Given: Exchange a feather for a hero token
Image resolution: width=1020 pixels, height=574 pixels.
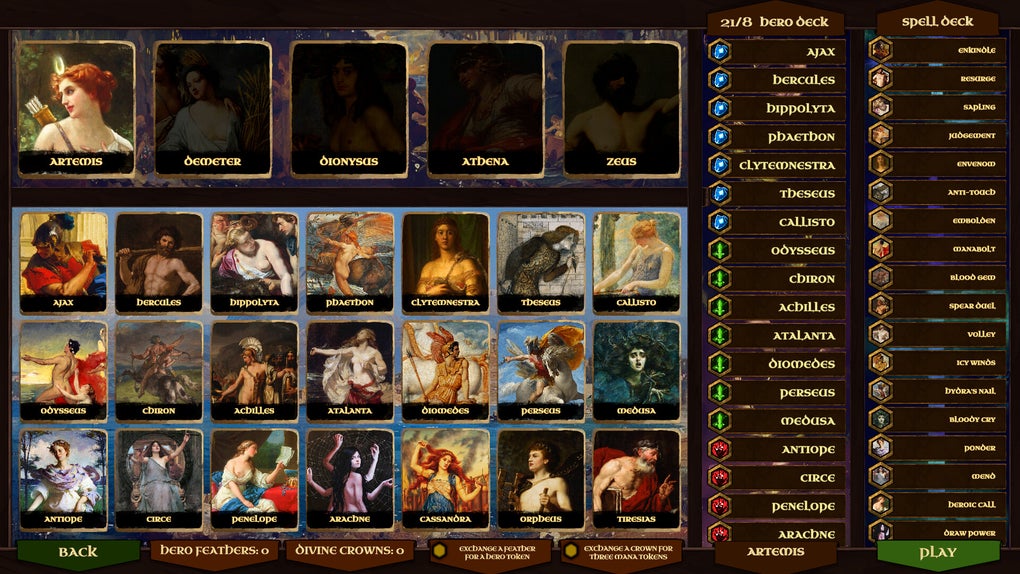Looking at the screenshot, I should (489, 552).
